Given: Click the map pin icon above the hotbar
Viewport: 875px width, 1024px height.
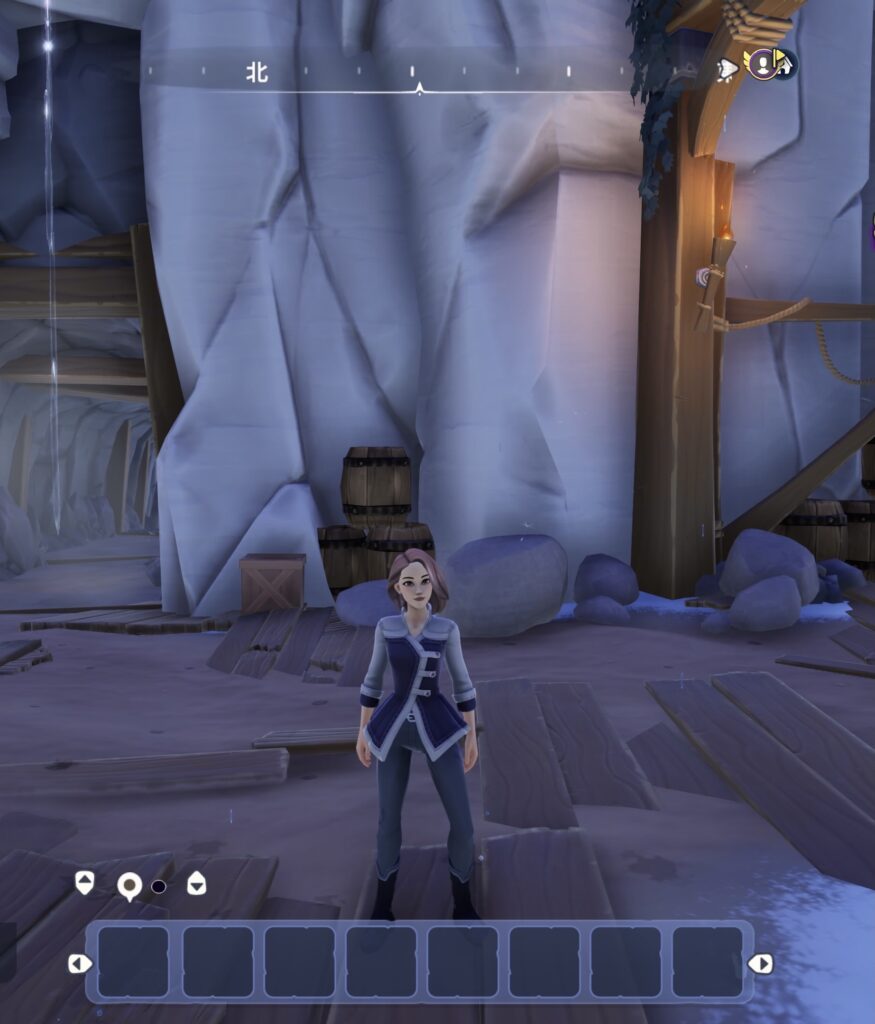Looking at the screenshot, I should pos(129,886).
